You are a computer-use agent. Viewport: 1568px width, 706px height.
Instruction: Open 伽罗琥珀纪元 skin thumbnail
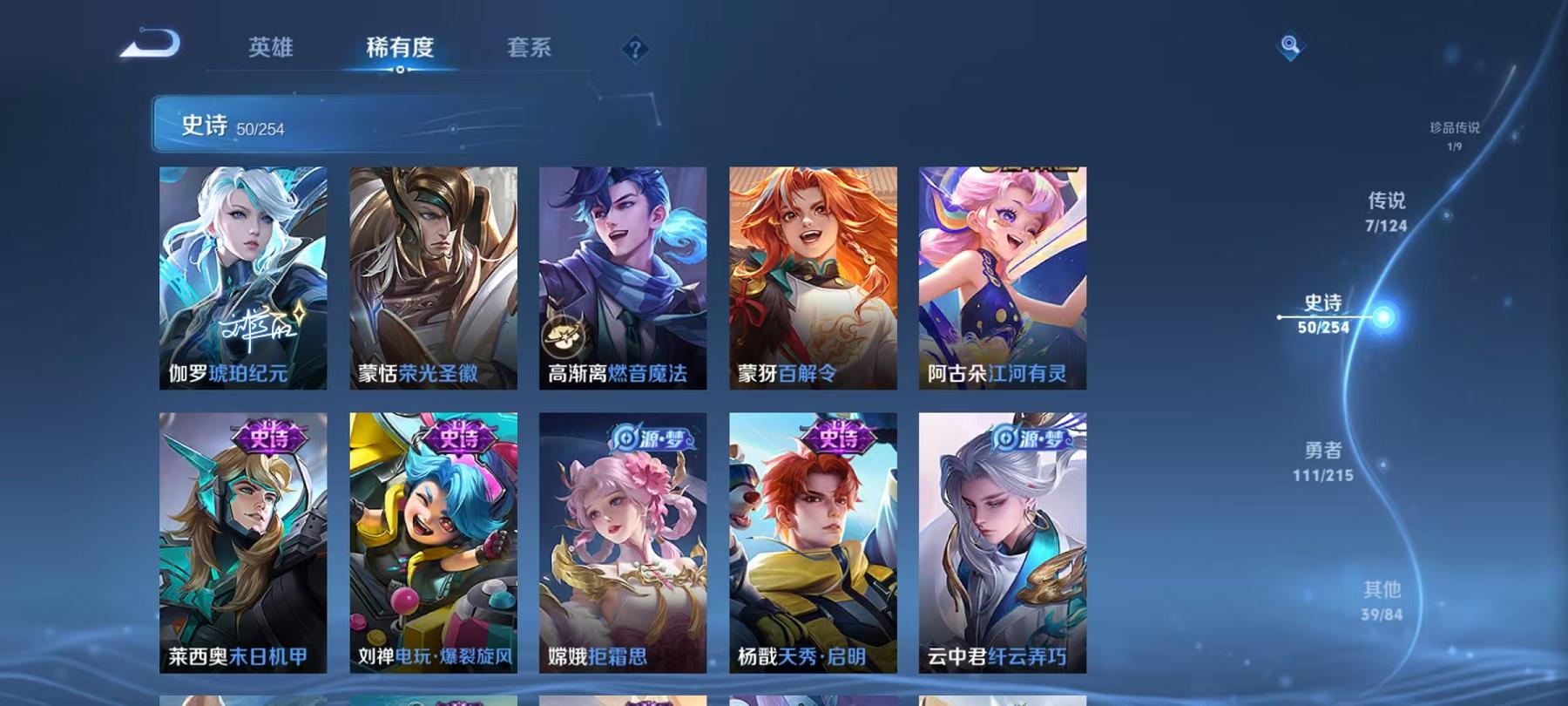[x=244, y=270]
